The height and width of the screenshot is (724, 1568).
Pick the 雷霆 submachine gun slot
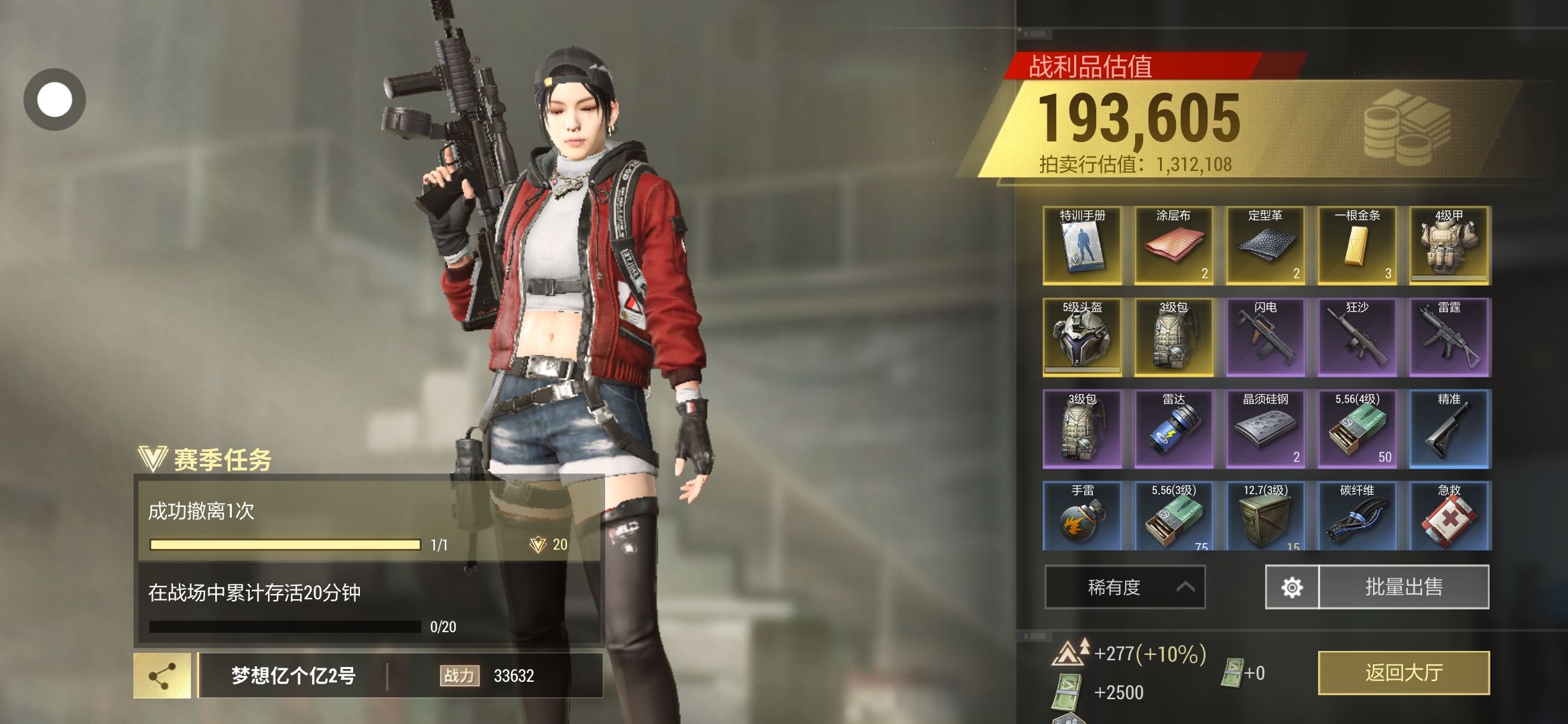coord(1449,337)
